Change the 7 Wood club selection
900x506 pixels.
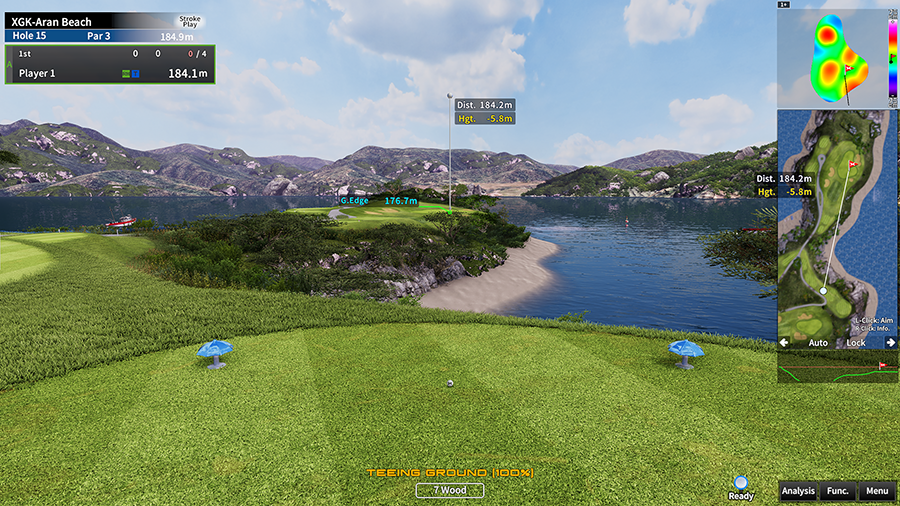coord(450,490)
